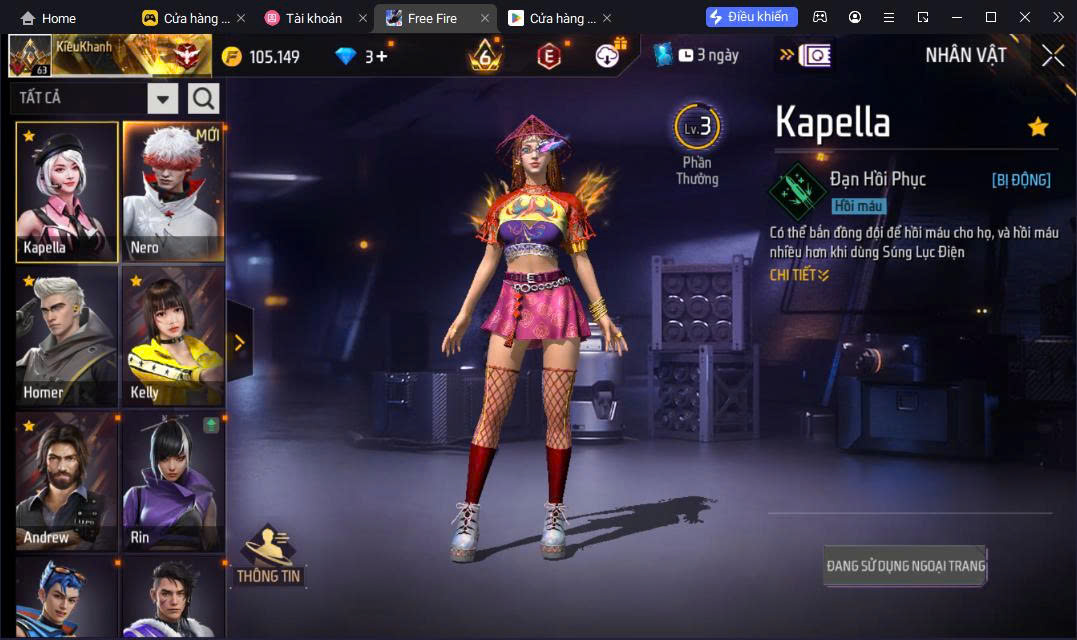Screen dimensions: 1077x640
Task: Click the Đang Sử Dụng Ngoại Trang button
Action: point(905,566)
